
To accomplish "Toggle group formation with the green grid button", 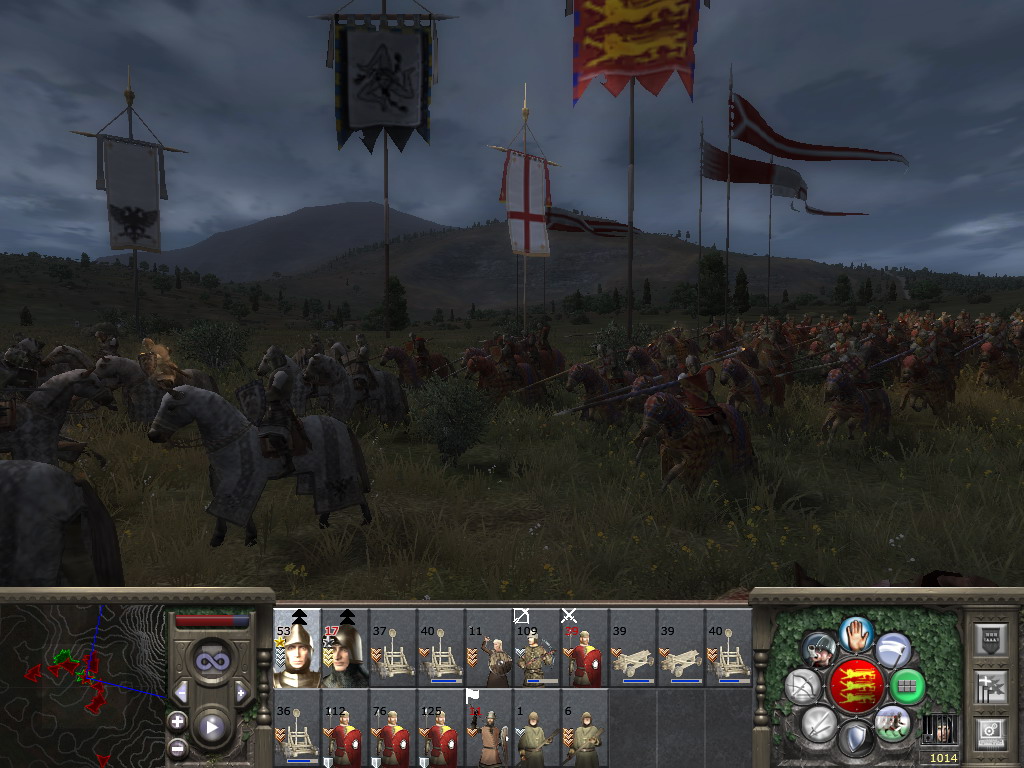I will point(908,686).
